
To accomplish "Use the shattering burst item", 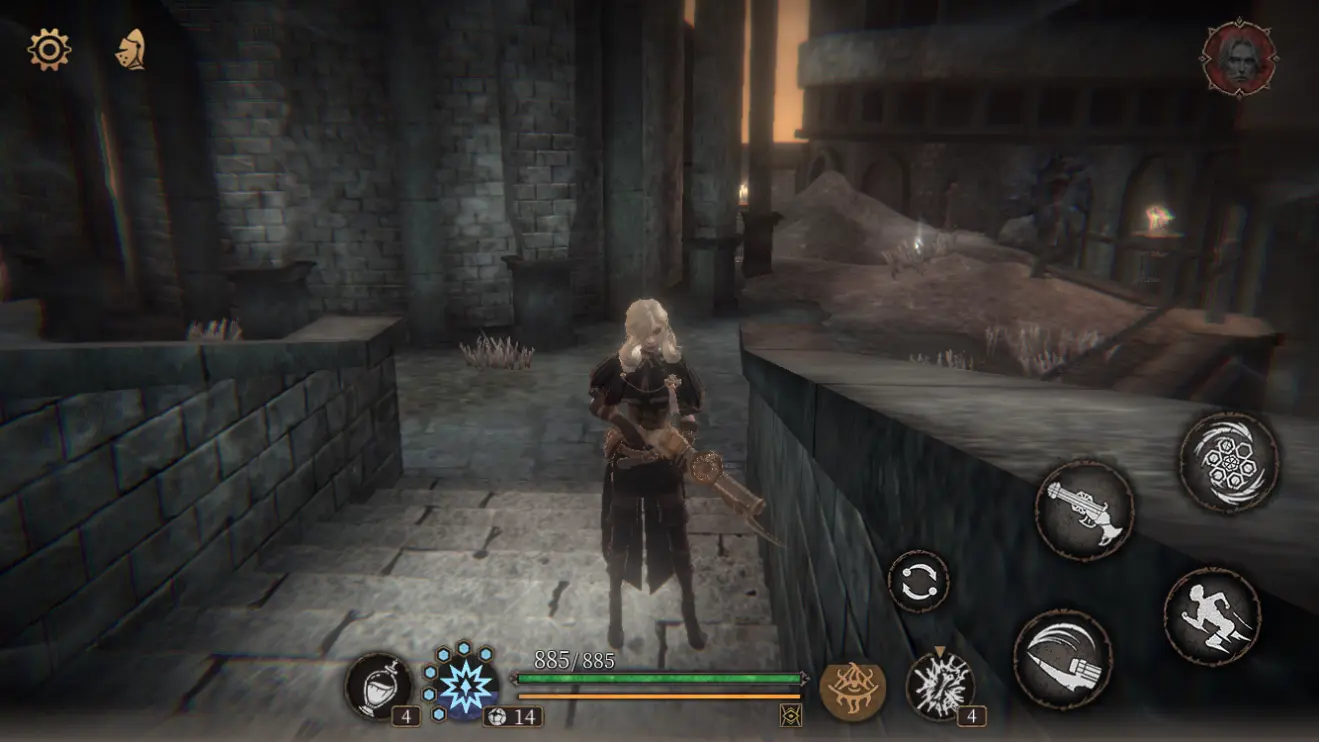I will click(940, 685).
